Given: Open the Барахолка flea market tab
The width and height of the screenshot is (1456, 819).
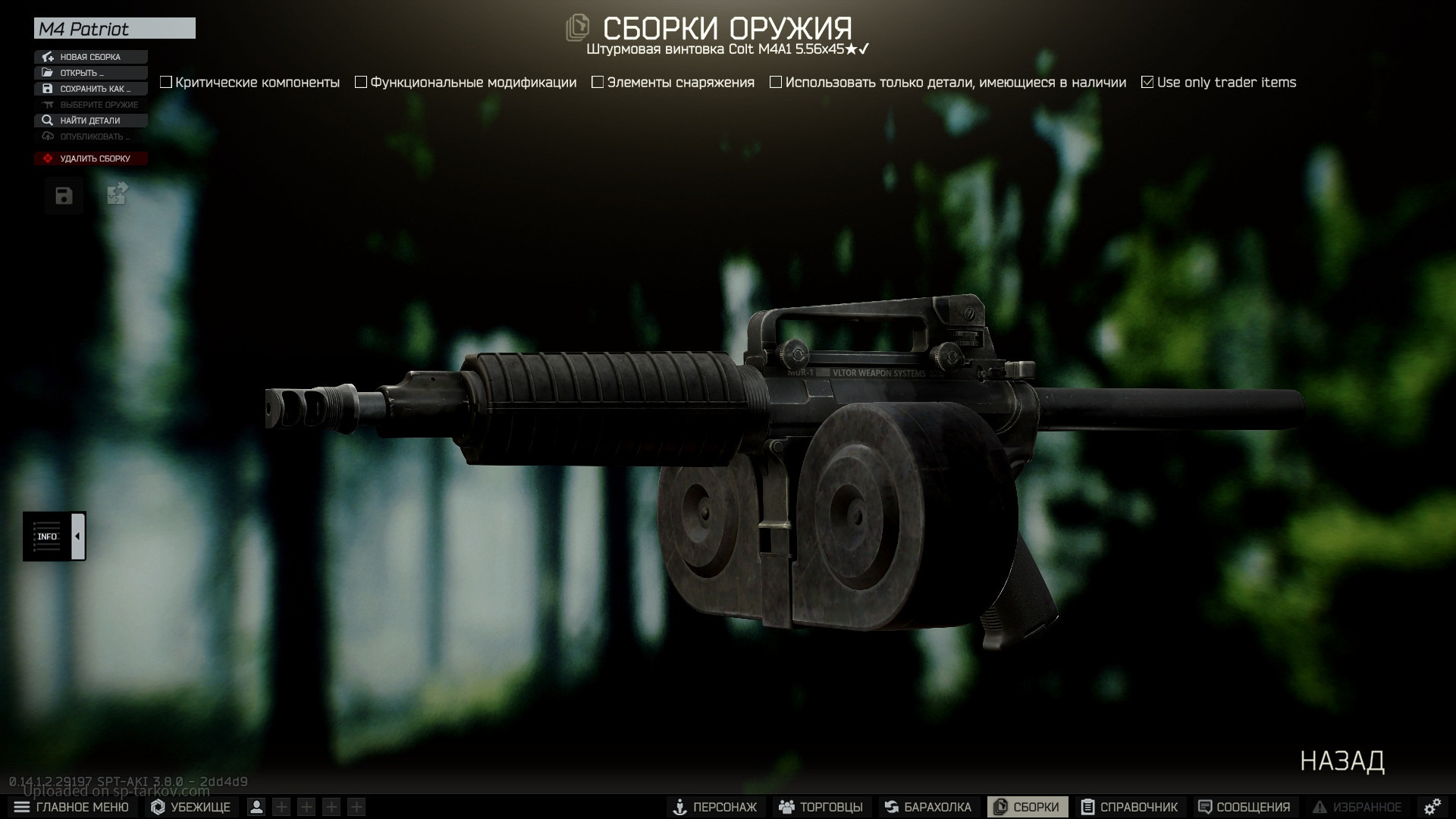Looking at the screenshot, I should [927, 807].
